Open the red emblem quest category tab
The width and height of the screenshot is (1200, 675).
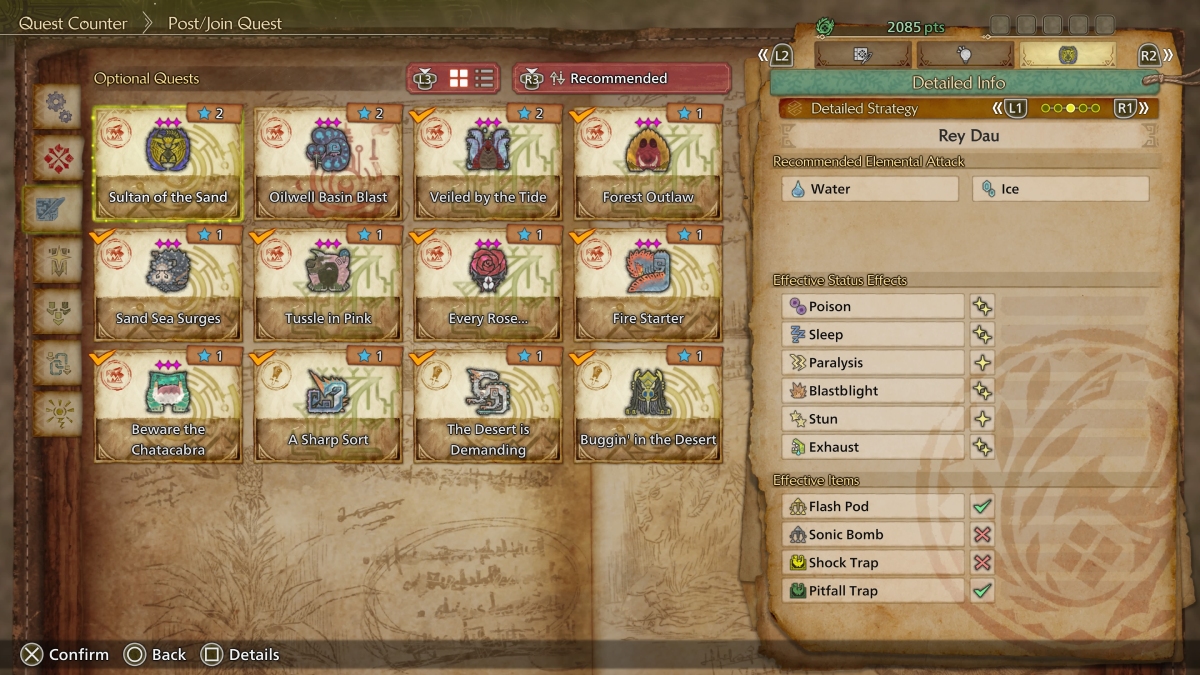(57, 157)
